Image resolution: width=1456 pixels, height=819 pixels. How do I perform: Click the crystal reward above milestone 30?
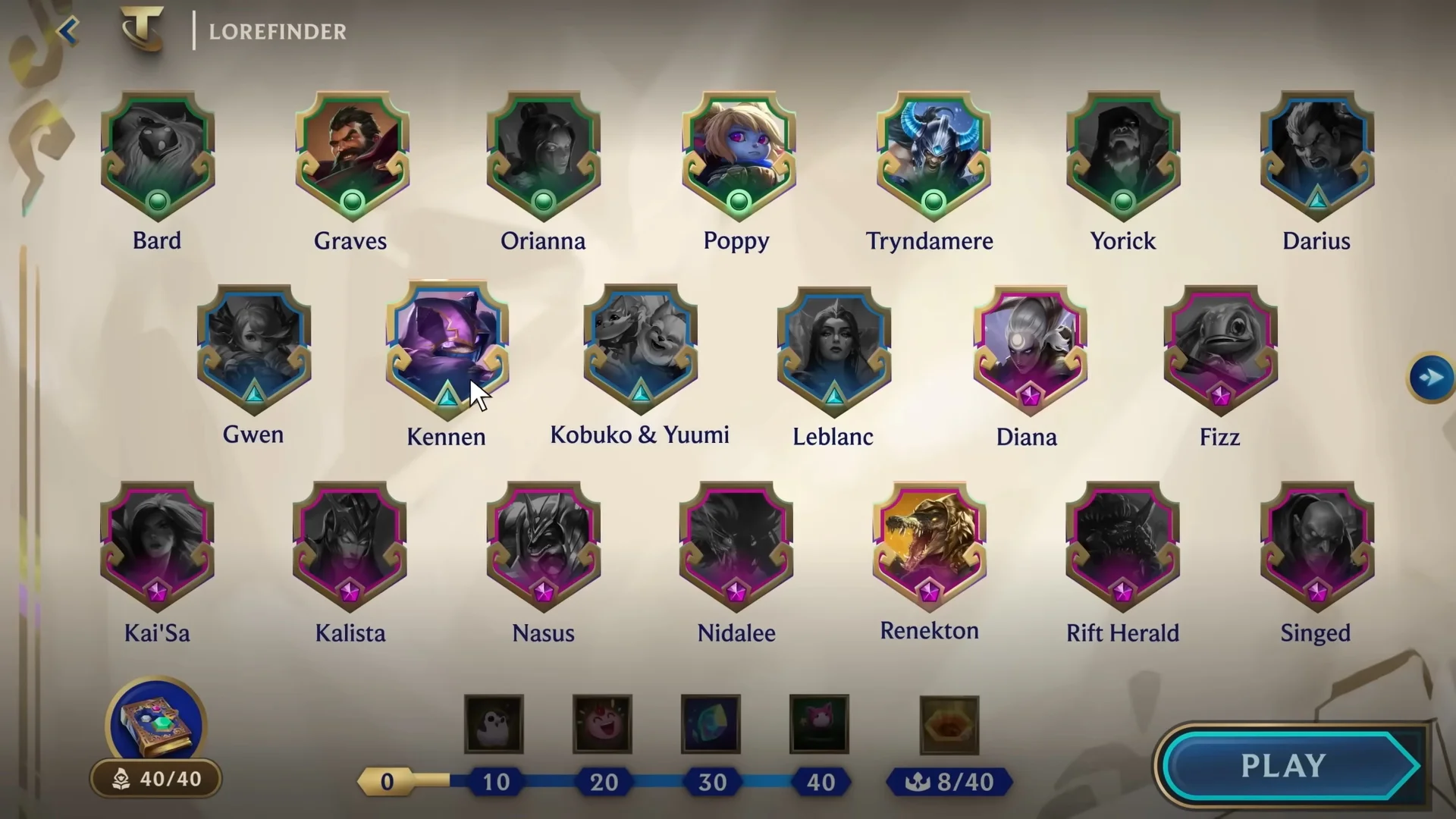coord(711,724)
